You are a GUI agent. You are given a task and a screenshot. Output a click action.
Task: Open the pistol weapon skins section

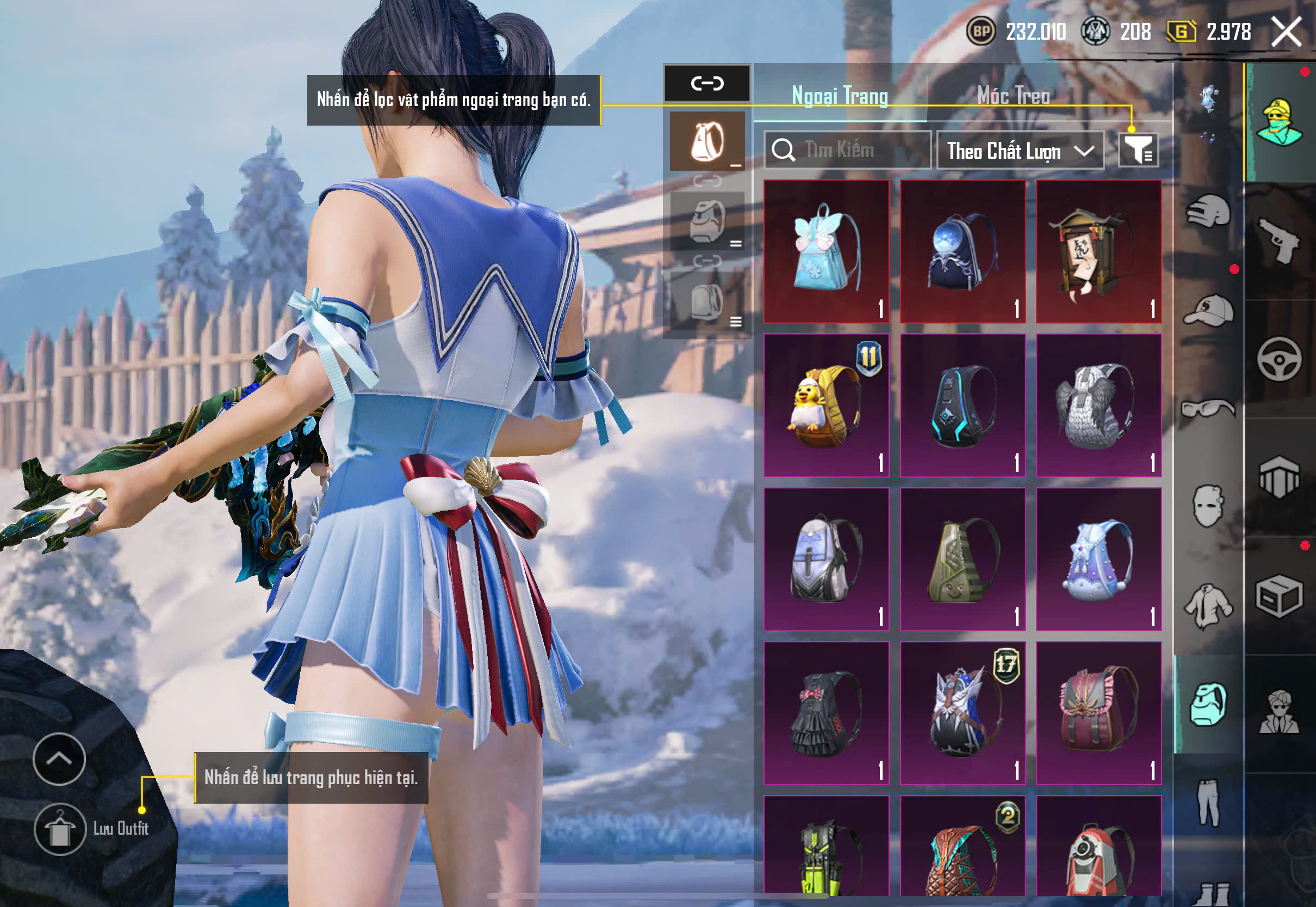point(1279,241)
